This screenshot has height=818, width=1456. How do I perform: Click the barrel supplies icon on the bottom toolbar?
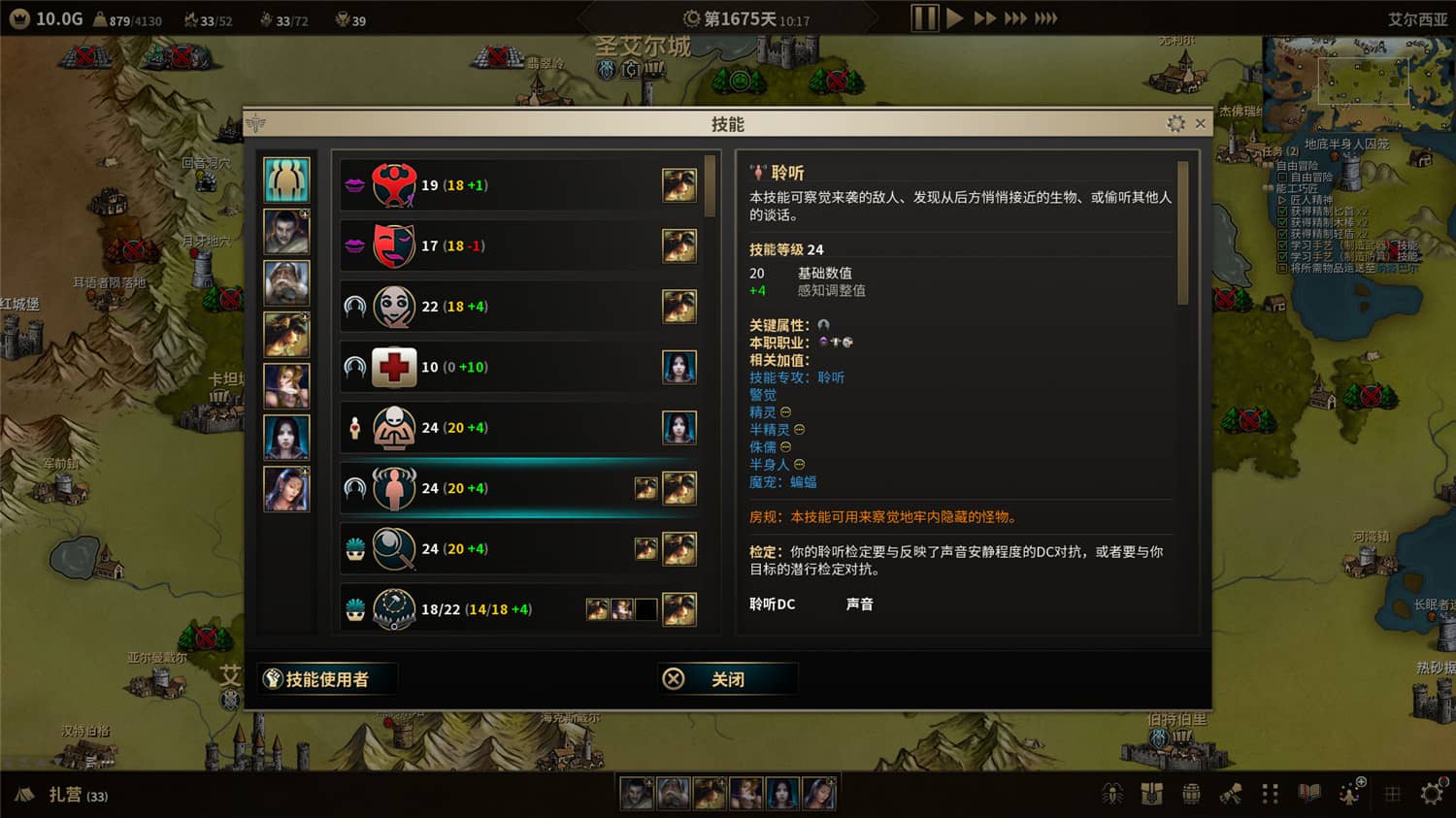pos(1192,793)
